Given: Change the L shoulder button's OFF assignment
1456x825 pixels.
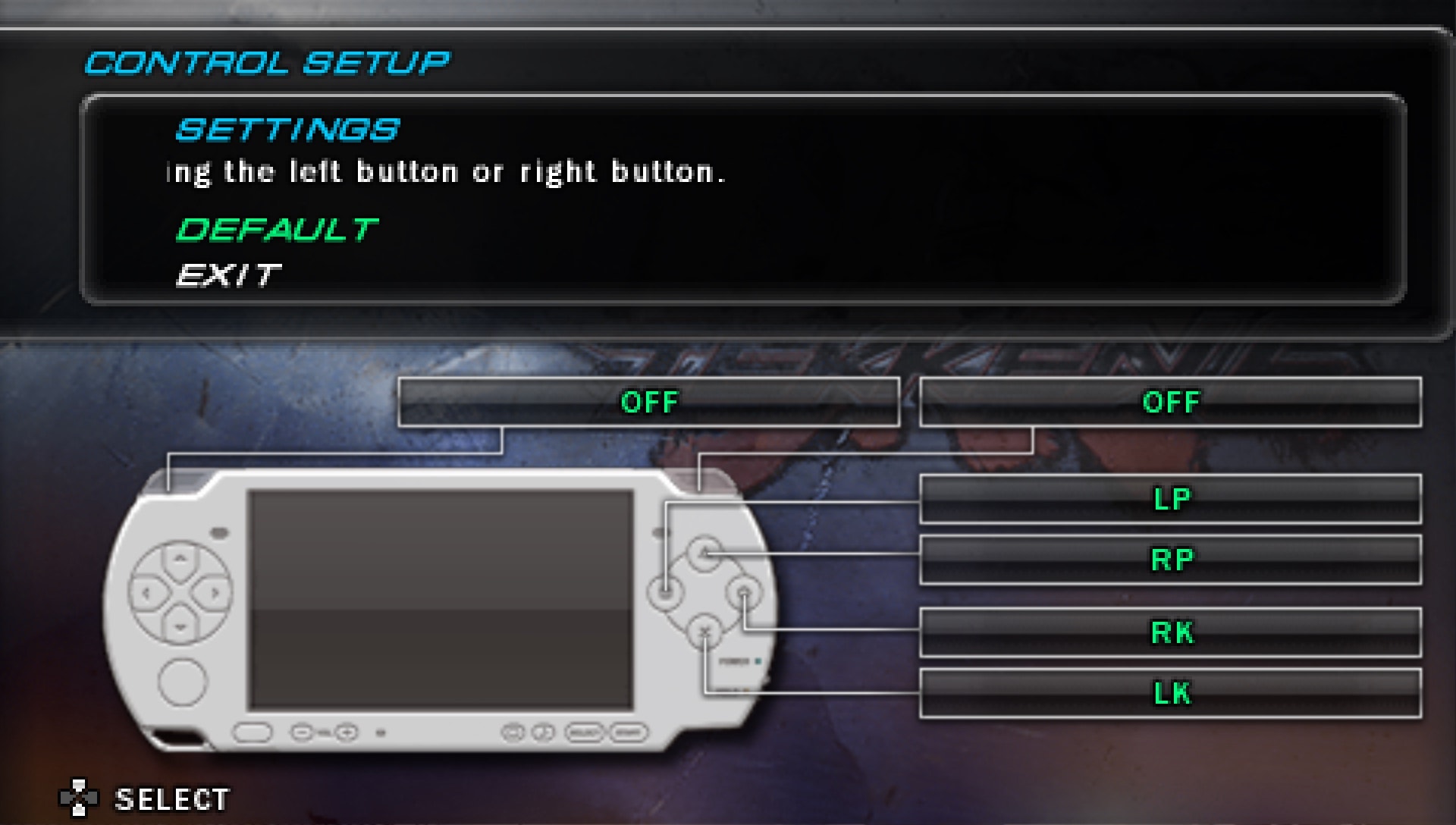Looking at the screenshot, I should coord(648,403).
